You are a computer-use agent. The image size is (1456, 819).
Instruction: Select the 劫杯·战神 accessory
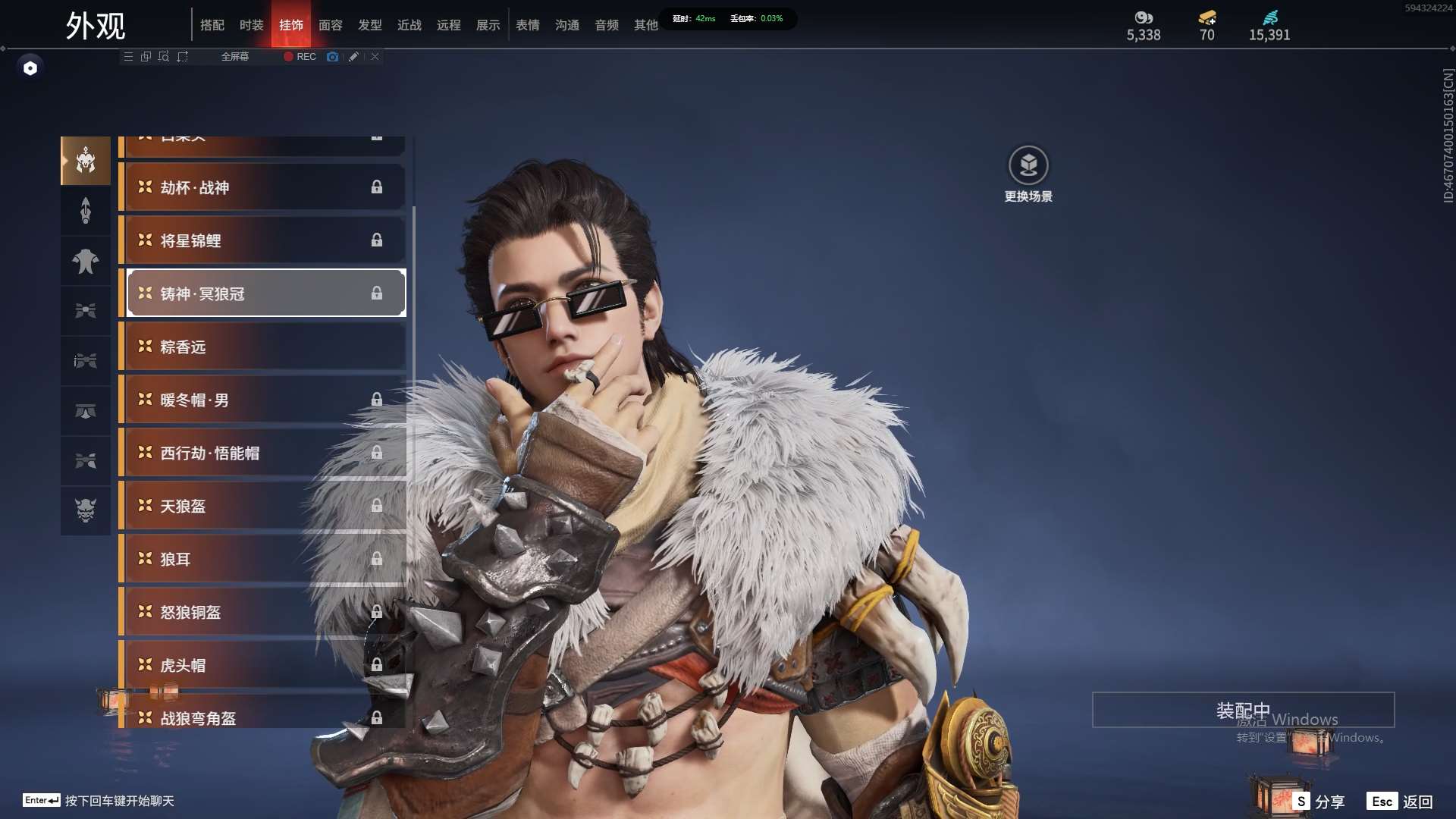(x=262, y=187)
